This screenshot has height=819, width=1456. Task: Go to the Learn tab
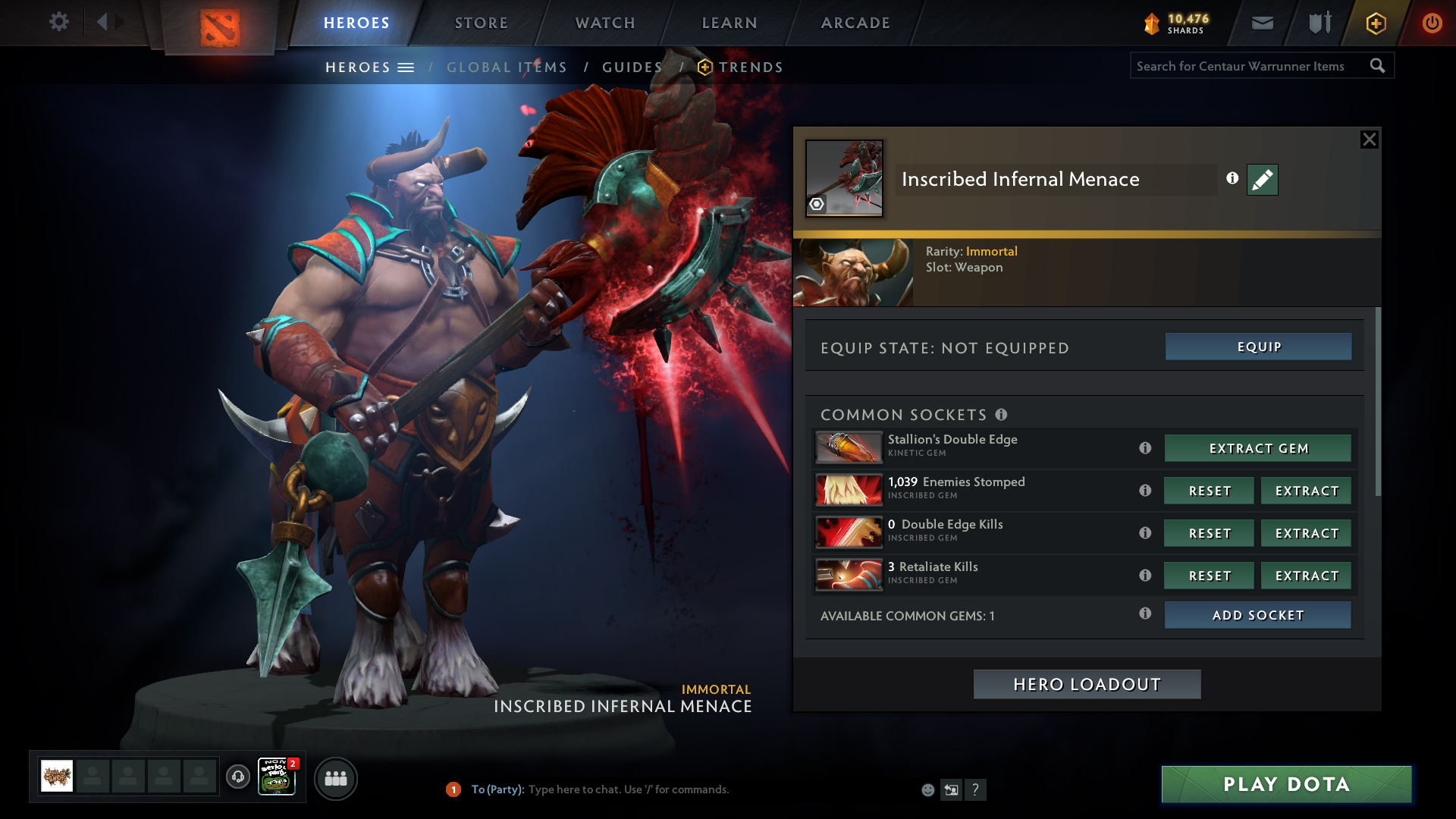point(730,23)
